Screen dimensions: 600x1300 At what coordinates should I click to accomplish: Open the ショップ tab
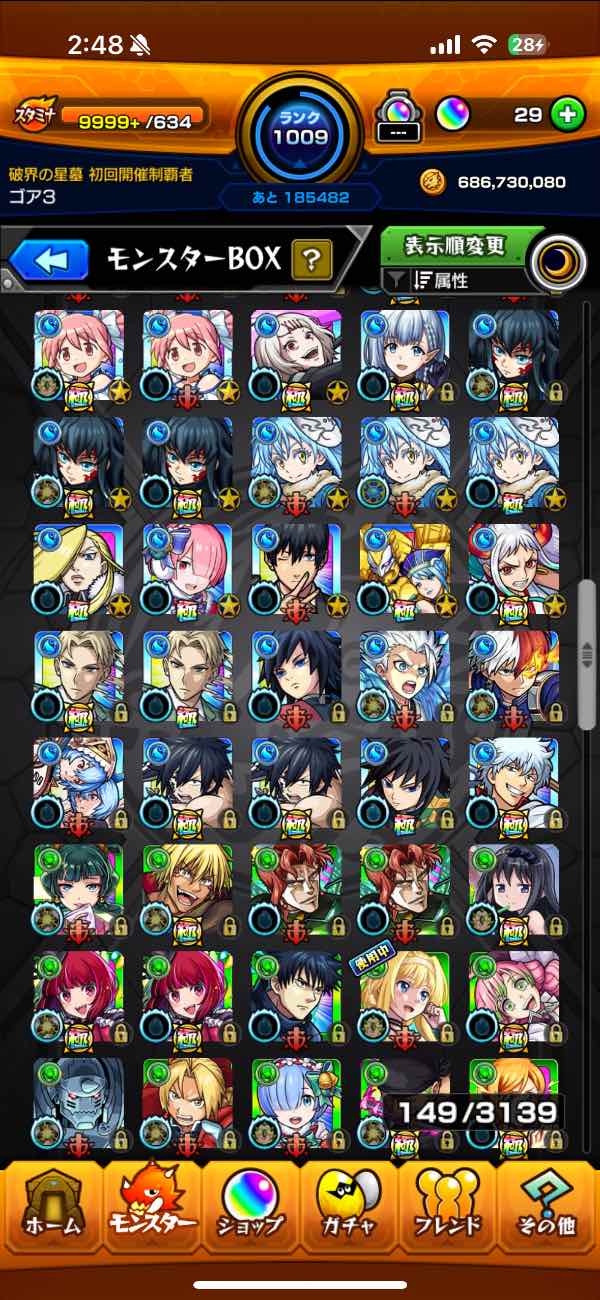(x=251, y=1210)
